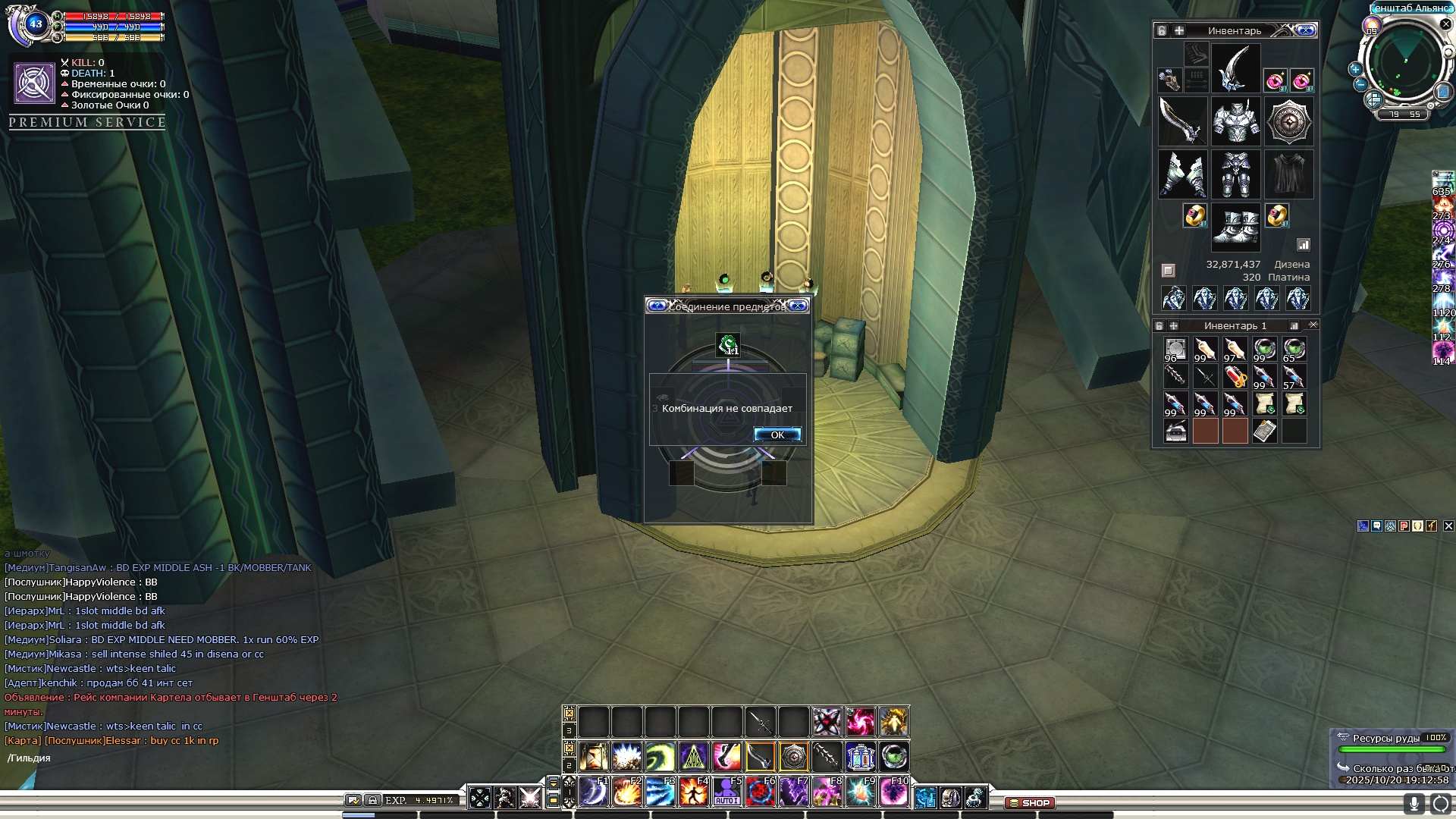This screenshot has width=1456, height=819.
Task: Zoom out the minimap with the minus button
Action: (1360, 84)
